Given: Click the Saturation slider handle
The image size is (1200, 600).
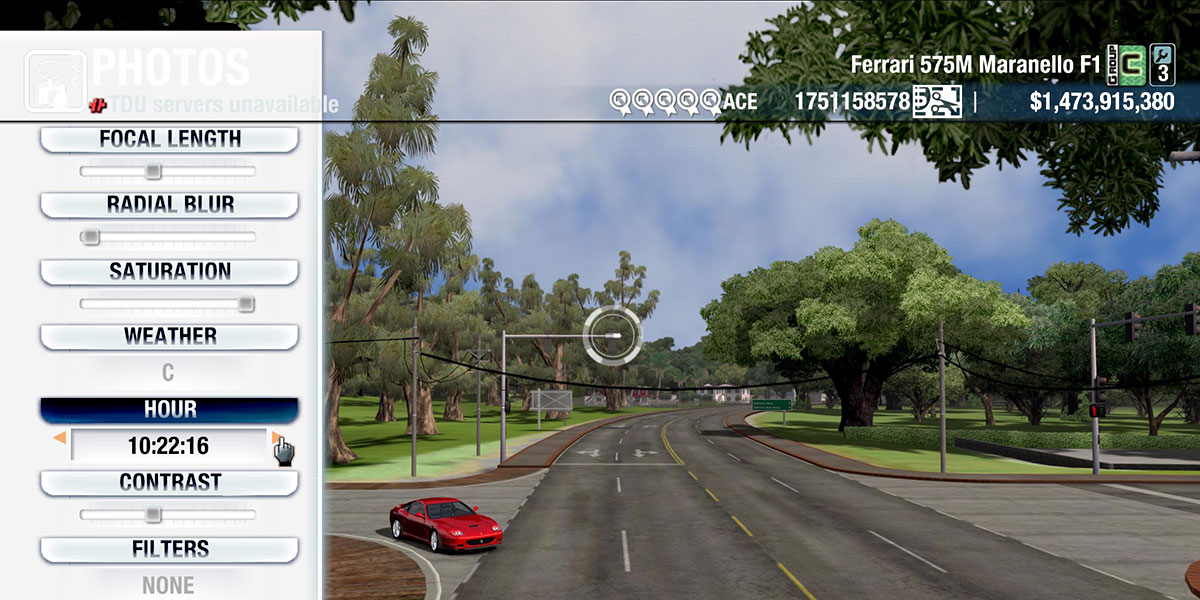Looking at the screenshot, I should click(246, 303).
